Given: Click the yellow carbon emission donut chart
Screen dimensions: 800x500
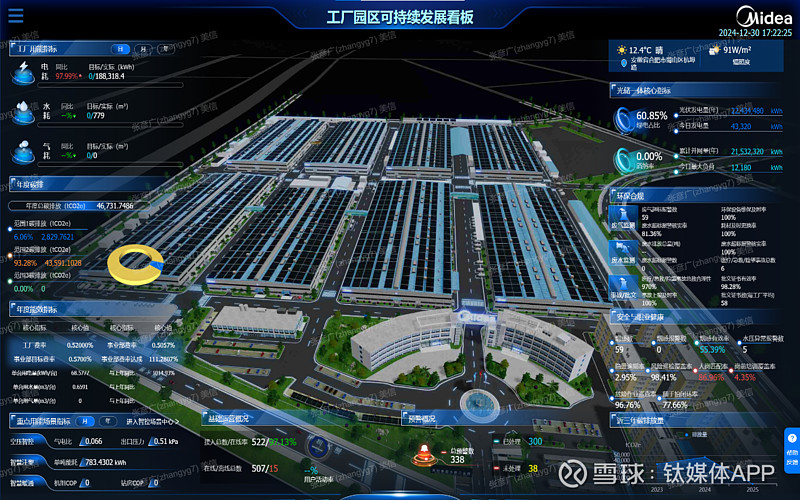Looking at the screenshot, I should [136, 262].
